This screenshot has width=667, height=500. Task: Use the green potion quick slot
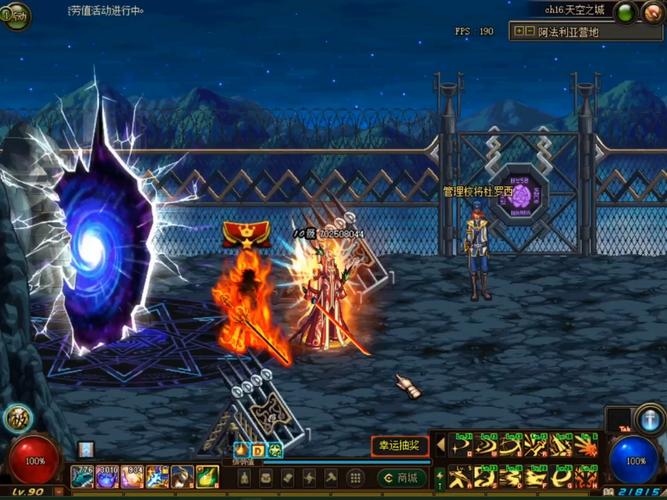pyautogui.click(x=207, y=476)
